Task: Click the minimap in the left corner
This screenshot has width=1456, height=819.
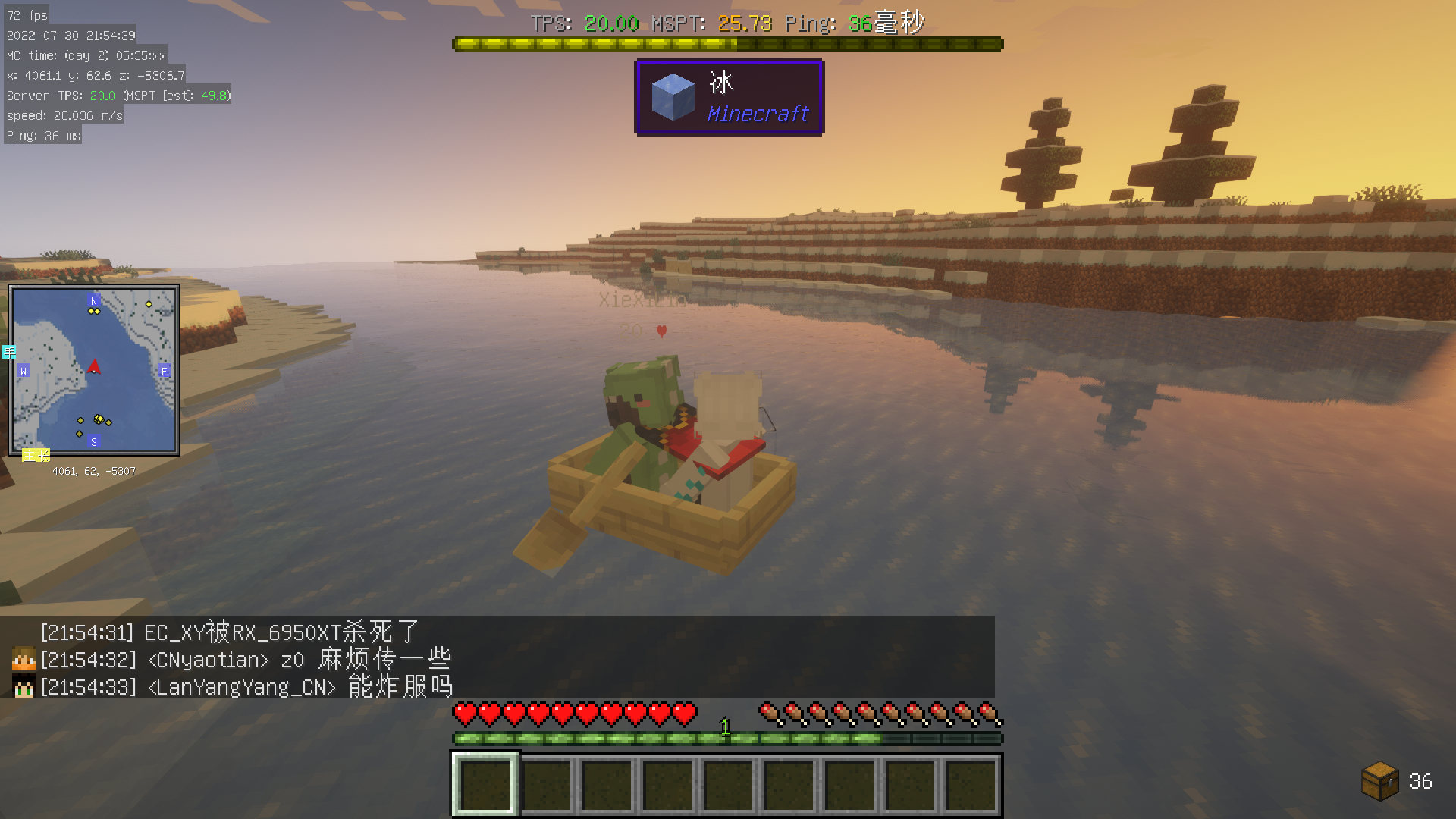Action: tap(94, 370)
